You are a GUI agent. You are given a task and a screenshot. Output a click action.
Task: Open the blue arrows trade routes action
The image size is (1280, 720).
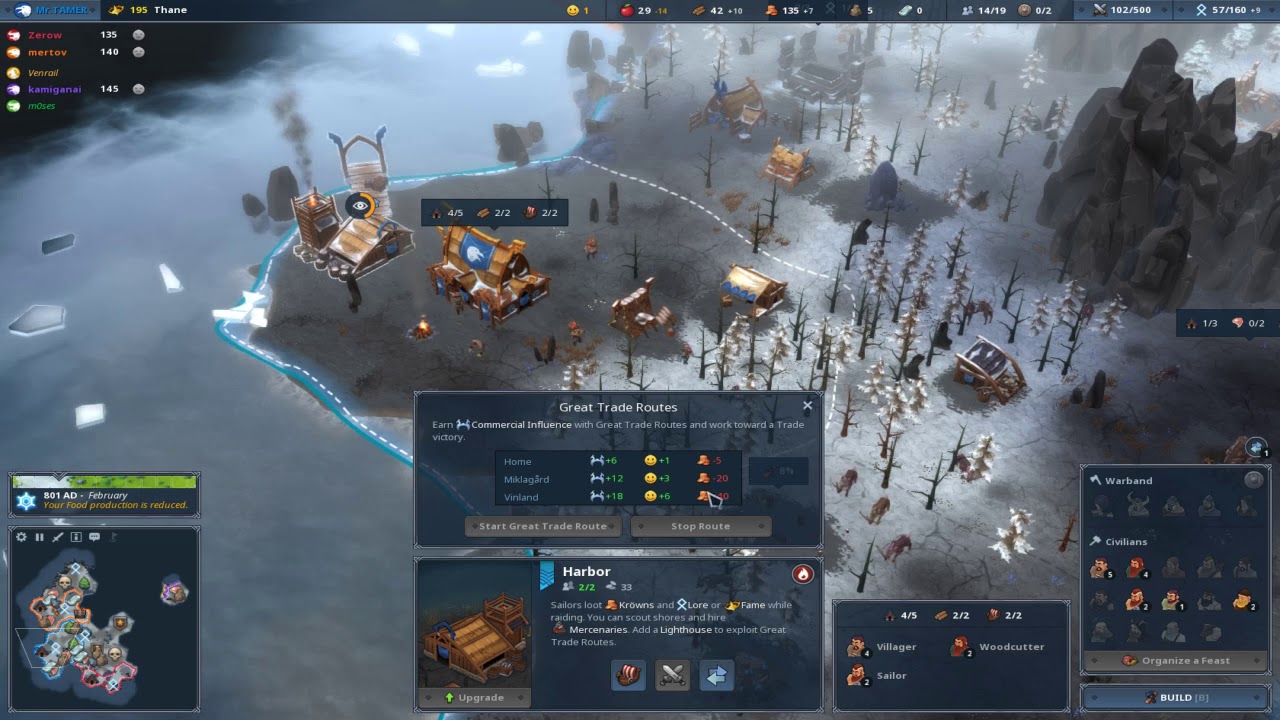tap(716, 676)
